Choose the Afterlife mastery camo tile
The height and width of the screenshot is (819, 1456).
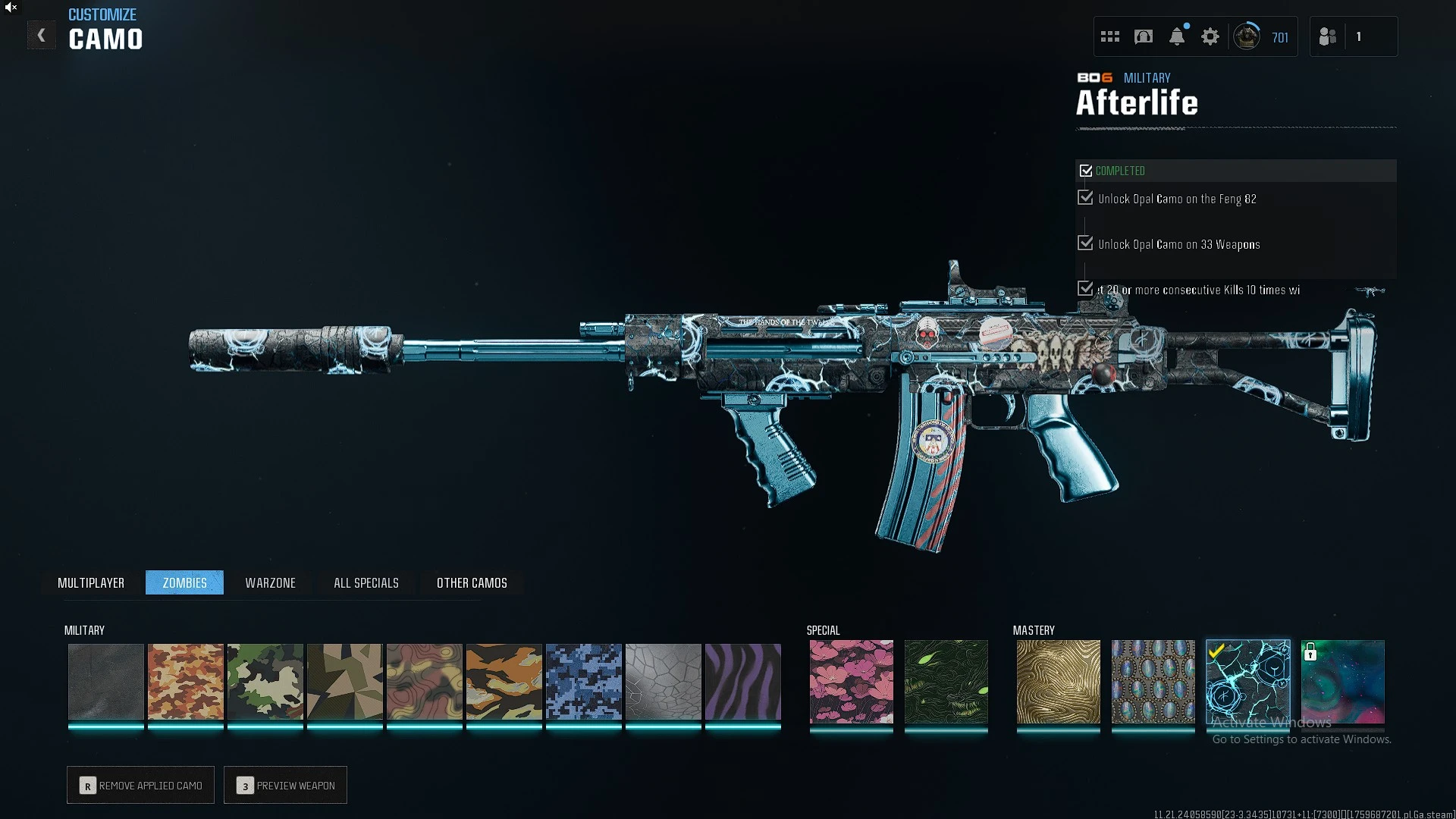tap(1248, 681)
